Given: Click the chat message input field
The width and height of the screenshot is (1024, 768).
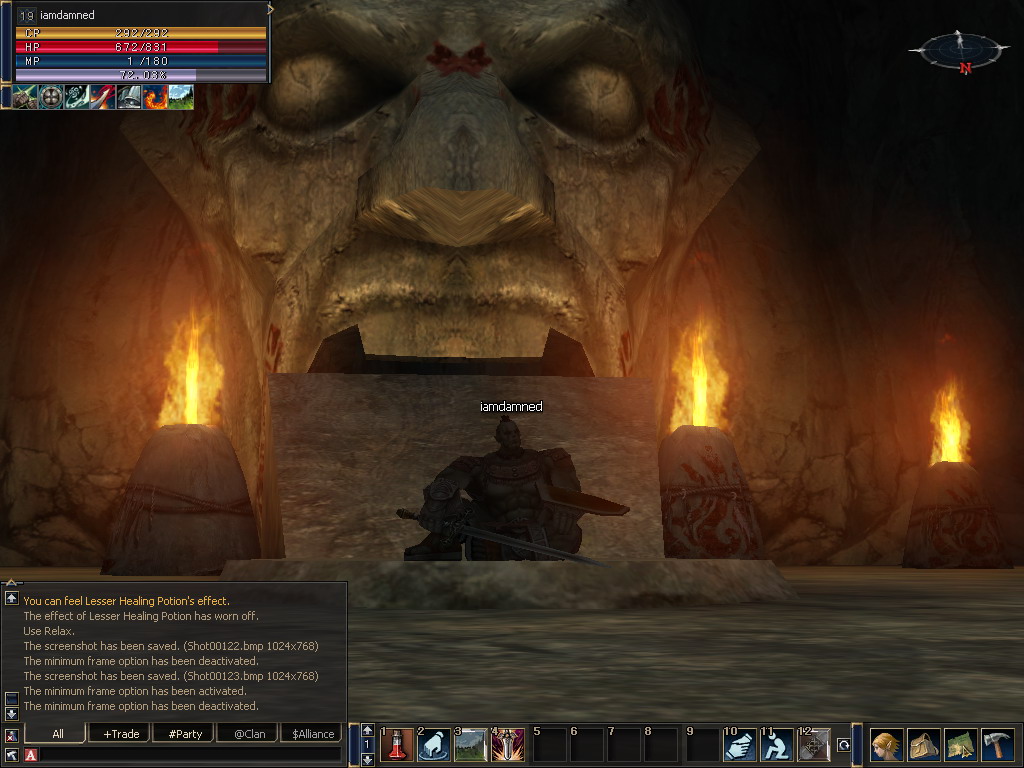Looking at the screenshot, I should (x=190, y=755).
